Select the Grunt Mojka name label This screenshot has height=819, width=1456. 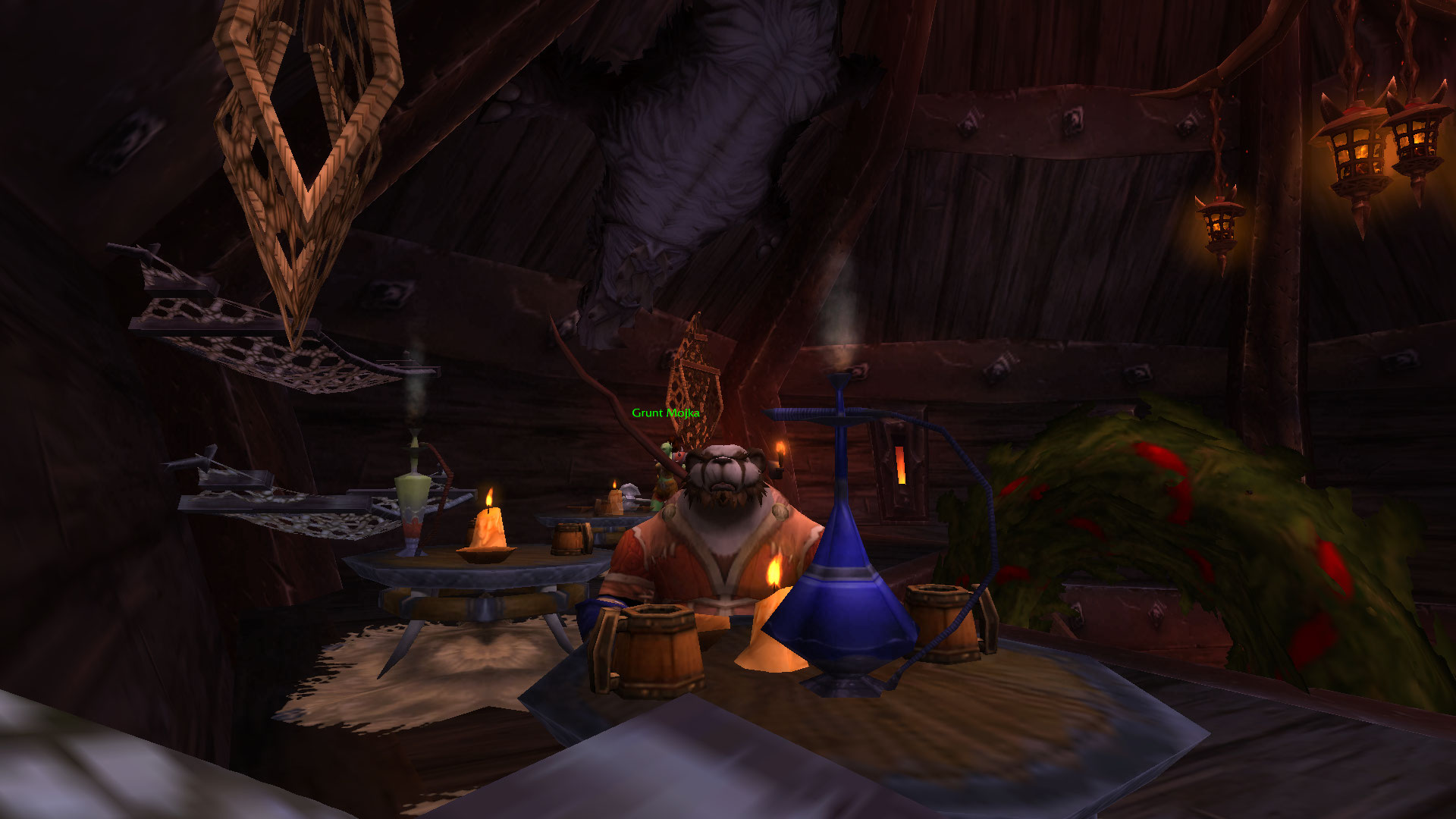point(665,413)
